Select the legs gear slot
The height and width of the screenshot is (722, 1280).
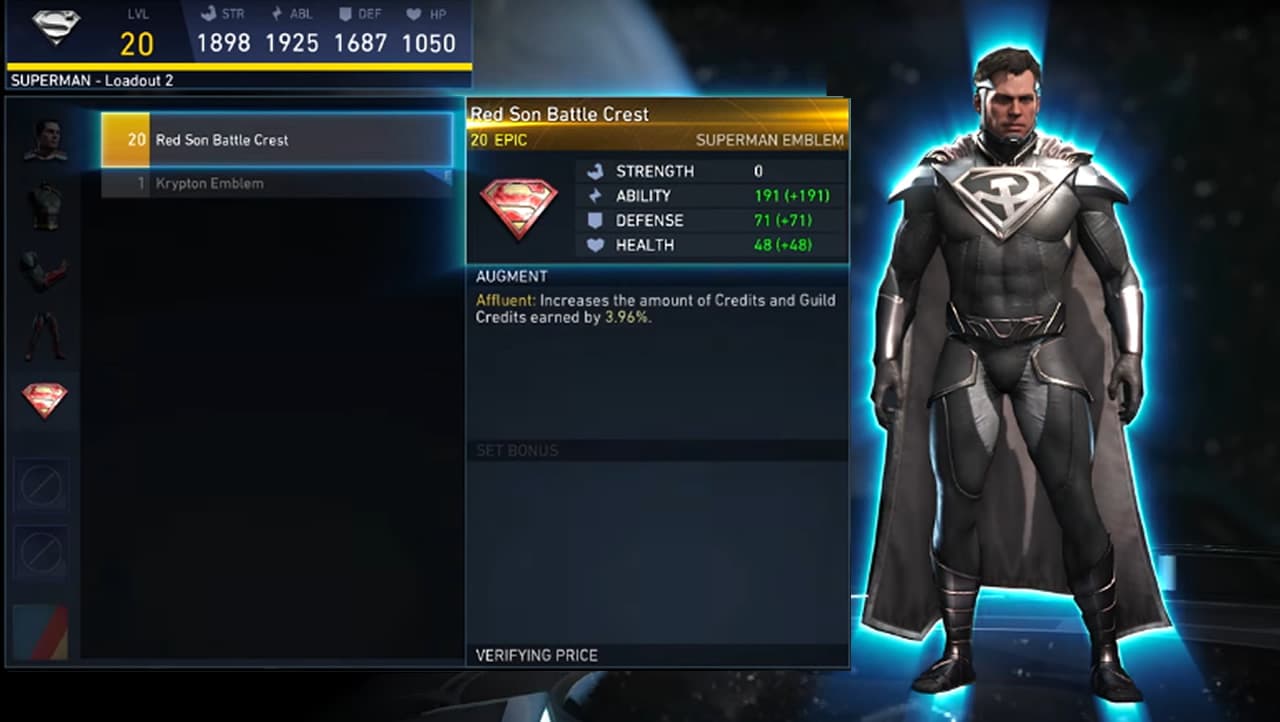(x=44, y=336)
